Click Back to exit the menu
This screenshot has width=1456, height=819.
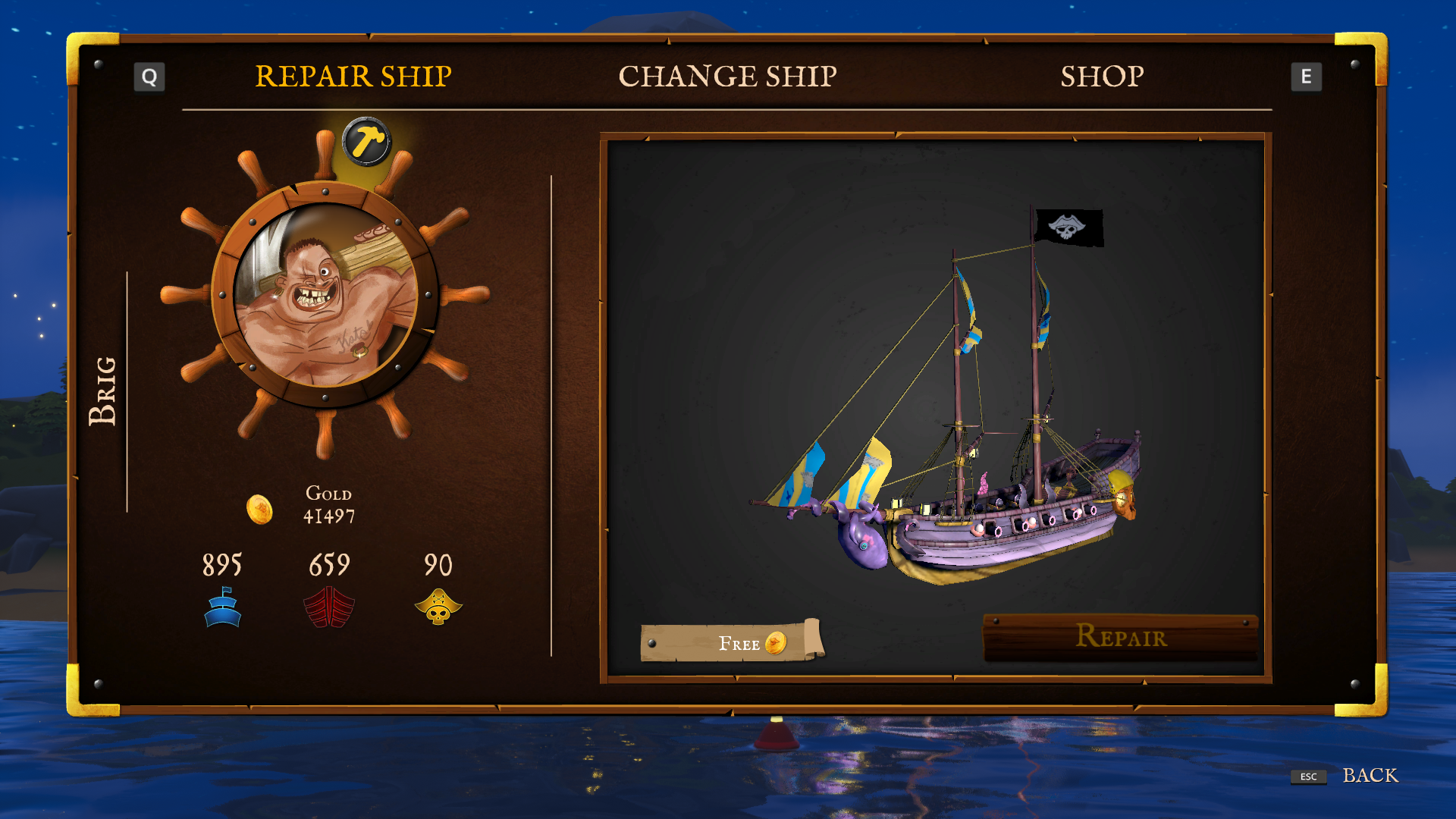click(1371, 776)
